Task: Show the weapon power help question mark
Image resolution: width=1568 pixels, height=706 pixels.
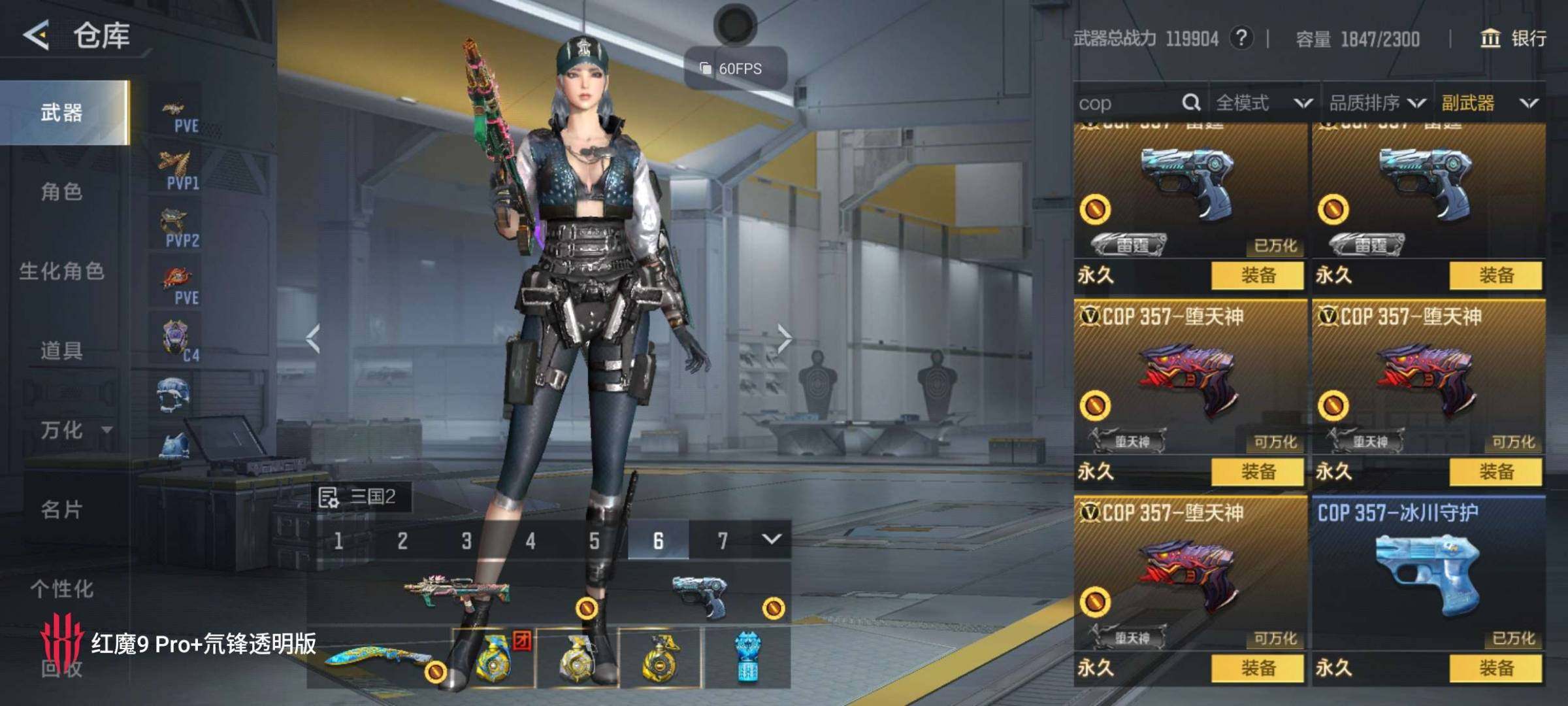Action: coord(1241,39)
